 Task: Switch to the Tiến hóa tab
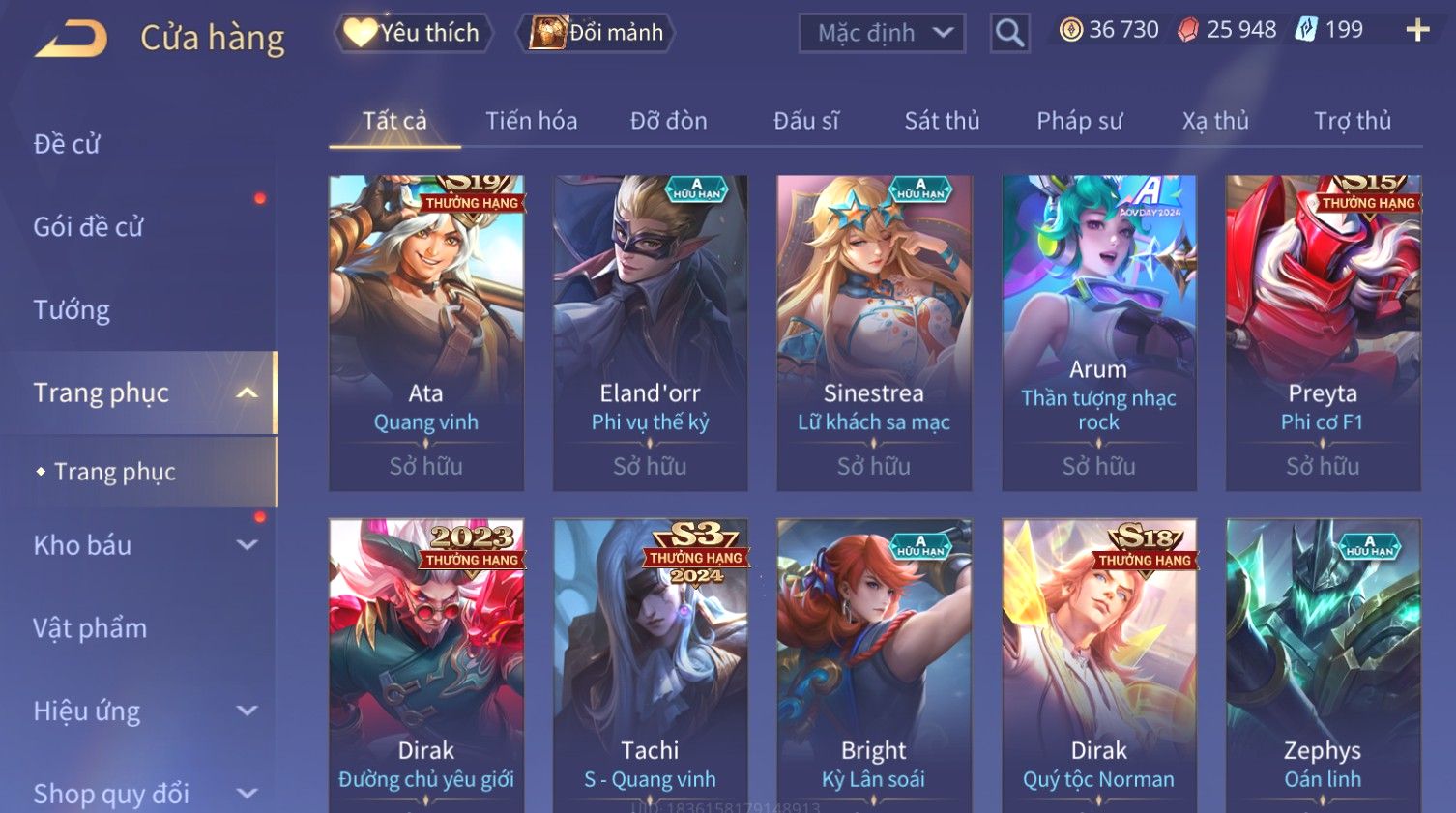click(531, 121)
